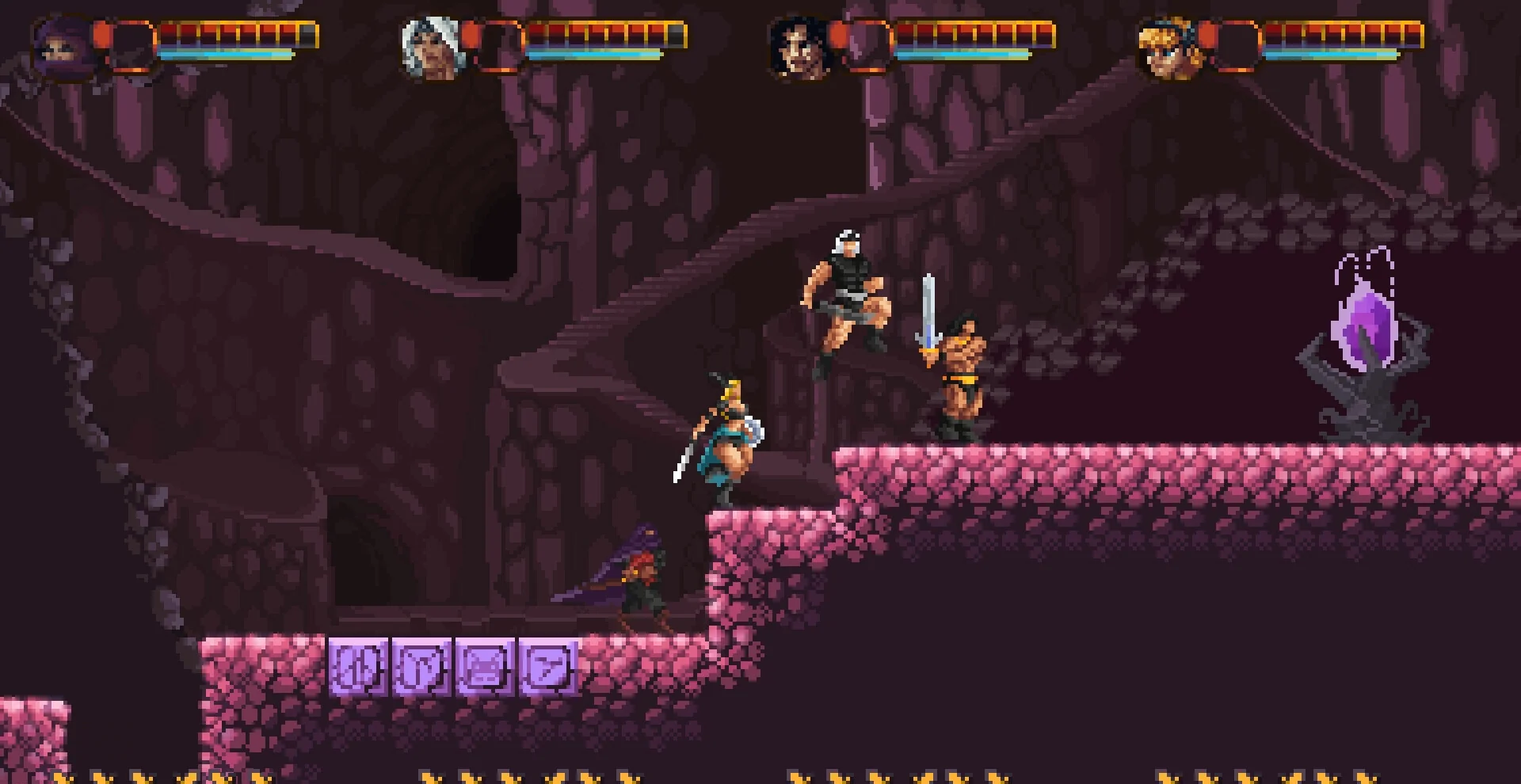Choose the dark-haired barbarian portrait
The image size is (1521, 784).
799,49
